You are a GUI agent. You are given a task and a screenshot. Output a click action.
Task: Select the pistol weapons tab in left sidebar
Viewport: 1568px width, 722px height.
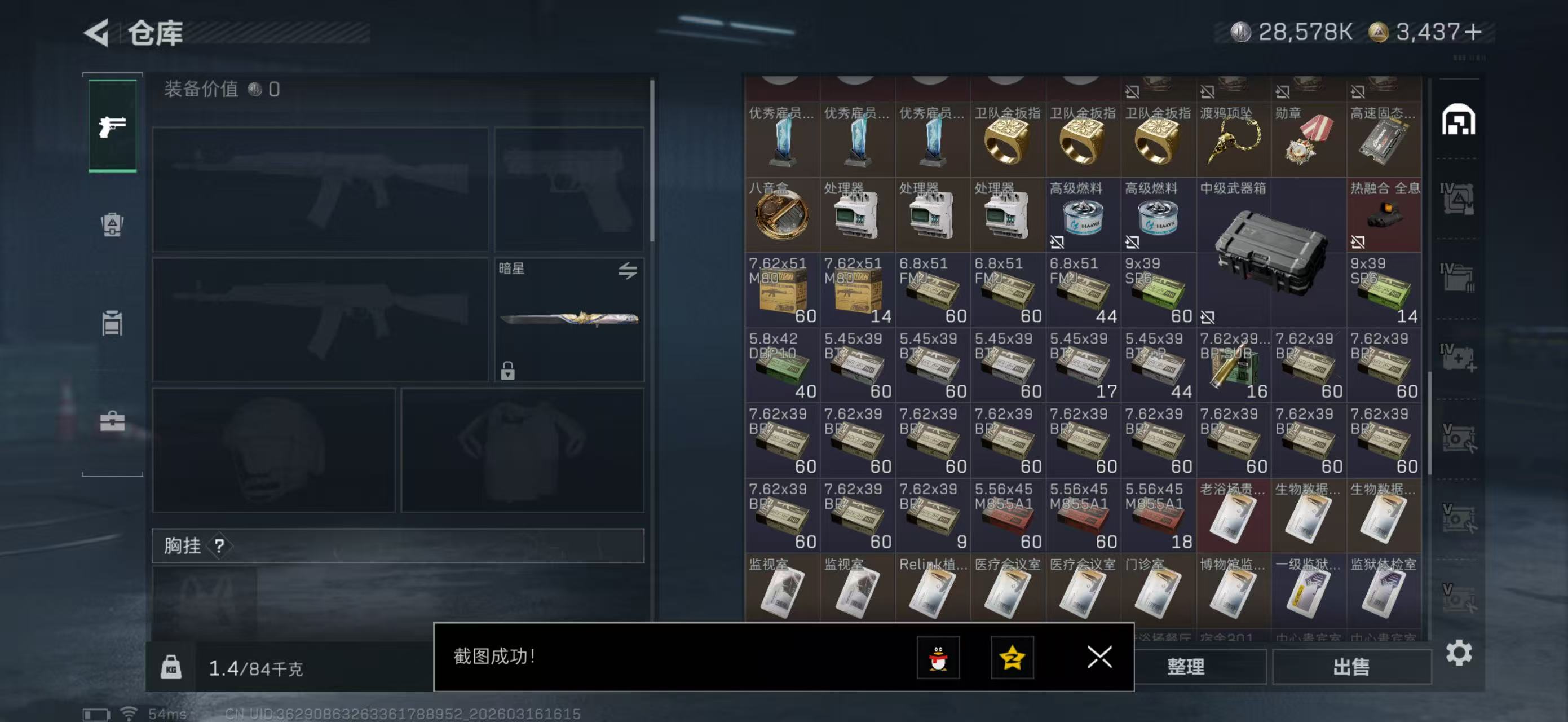click(x=112, y=126)
